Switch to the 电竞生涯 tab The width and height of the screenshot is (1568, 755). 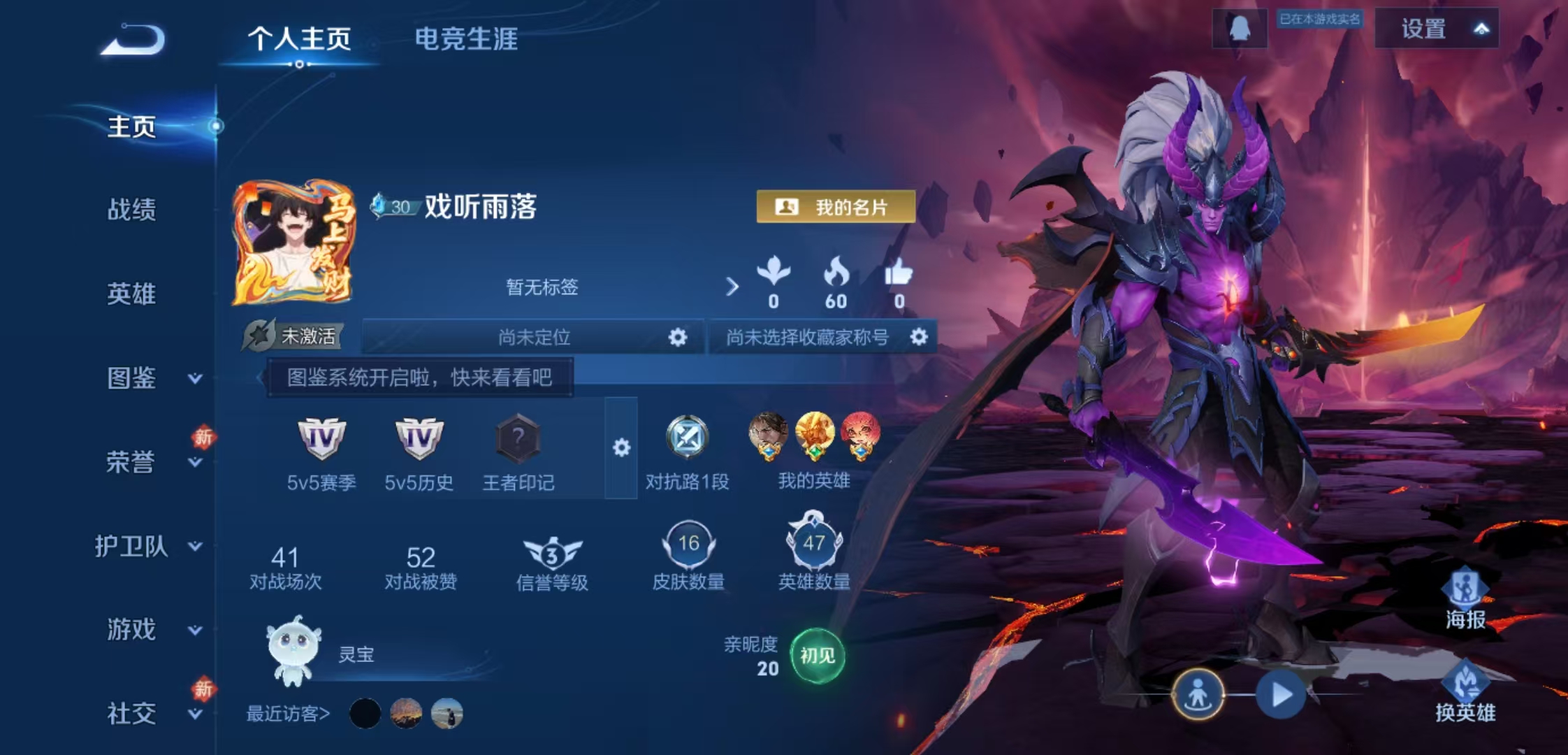click(x=466, y=39)
